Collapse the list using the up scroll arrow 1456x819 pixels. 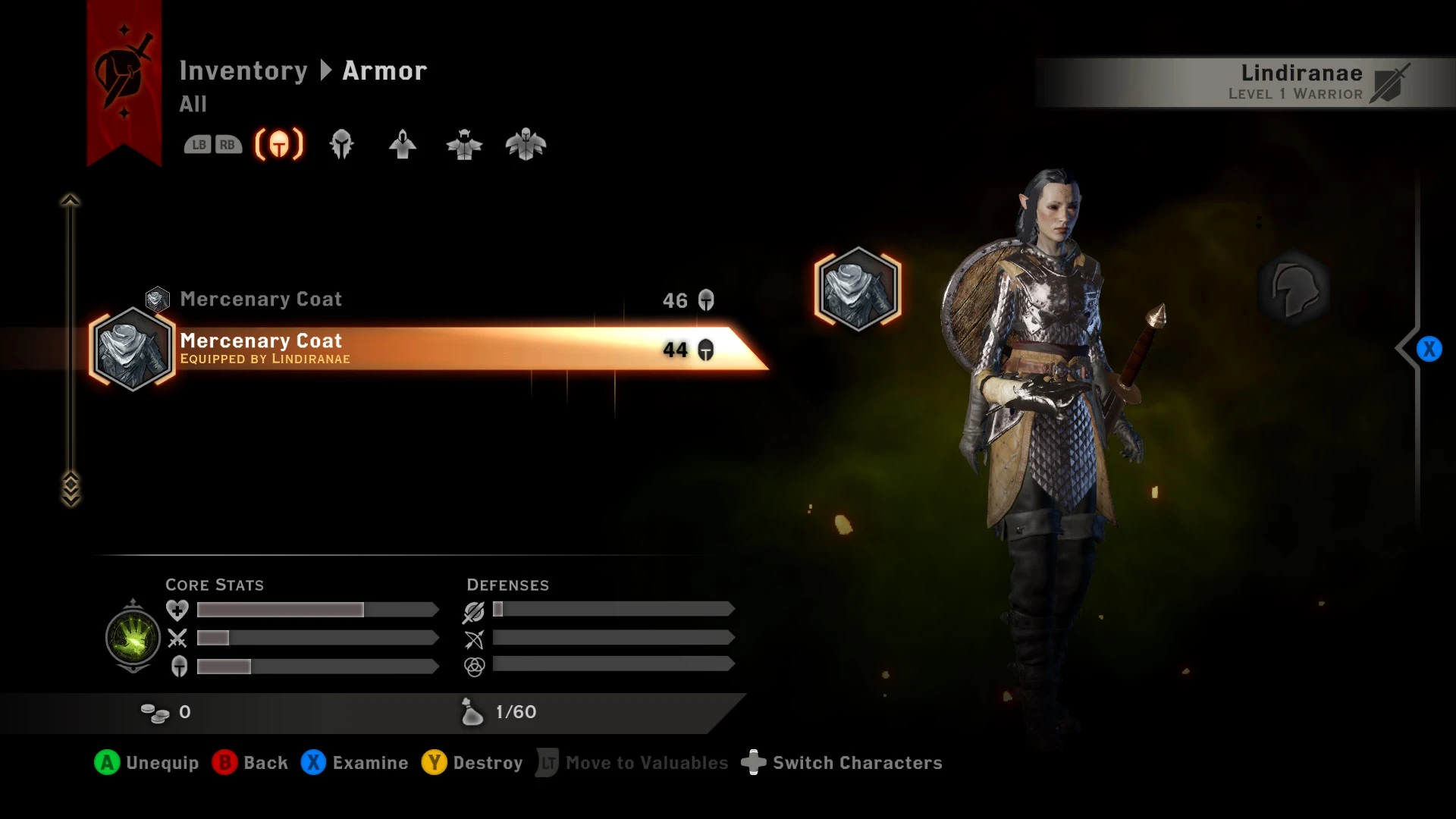click(x=71, y=199)
